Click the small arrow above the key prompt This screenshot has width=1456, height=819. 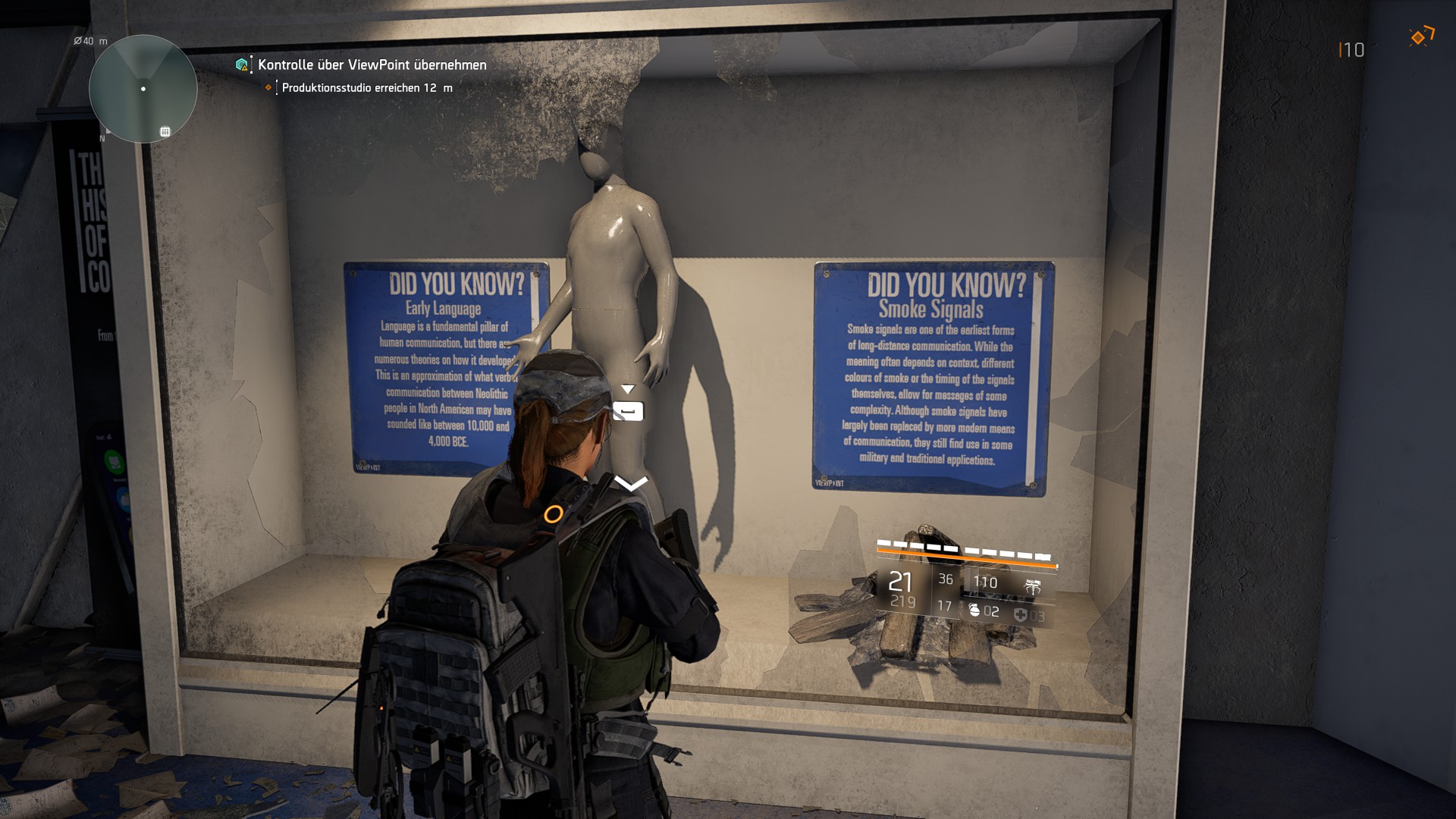(627, 387)
